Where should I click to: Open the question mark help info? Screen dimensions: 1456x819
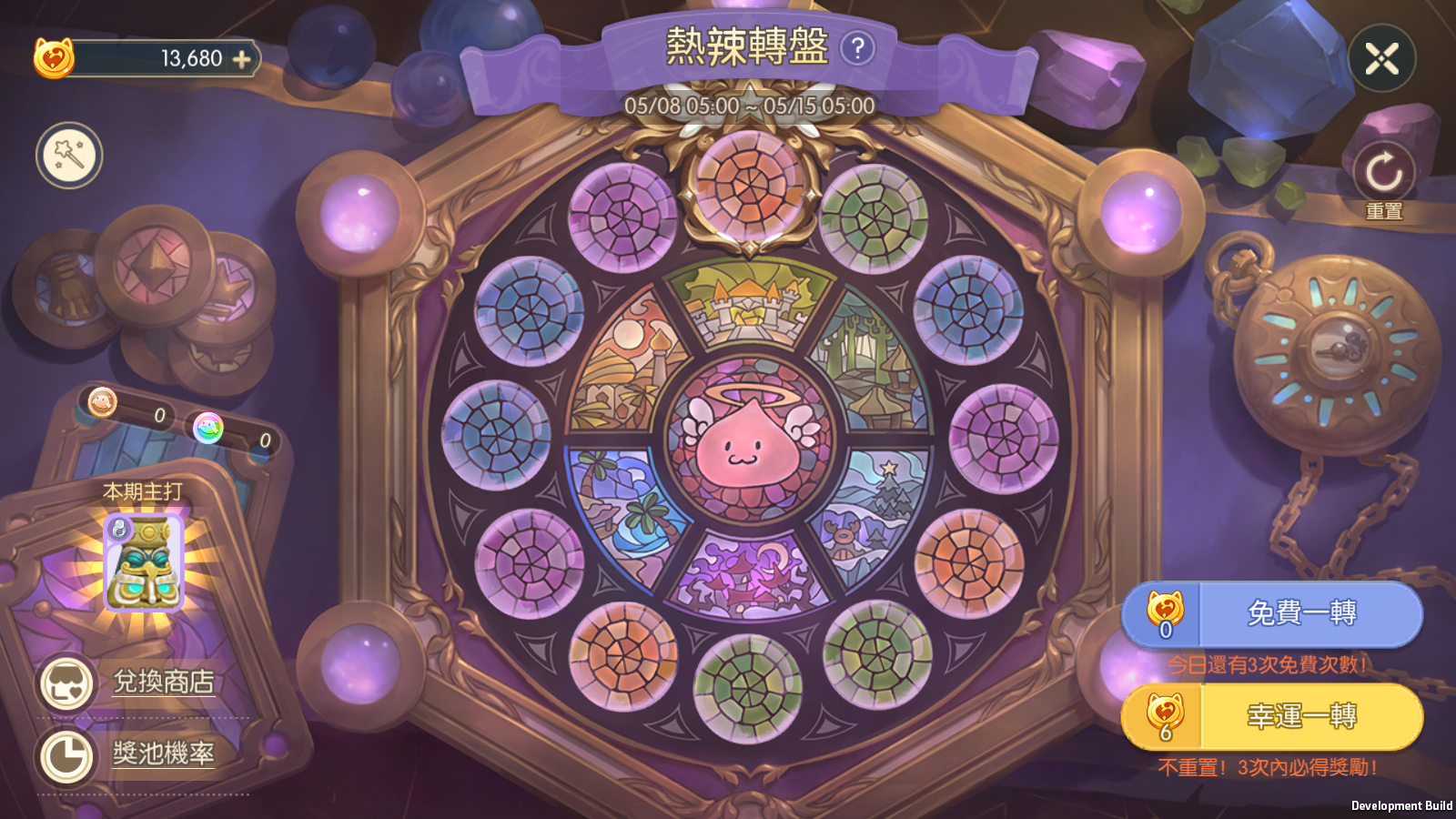(857, 48)
